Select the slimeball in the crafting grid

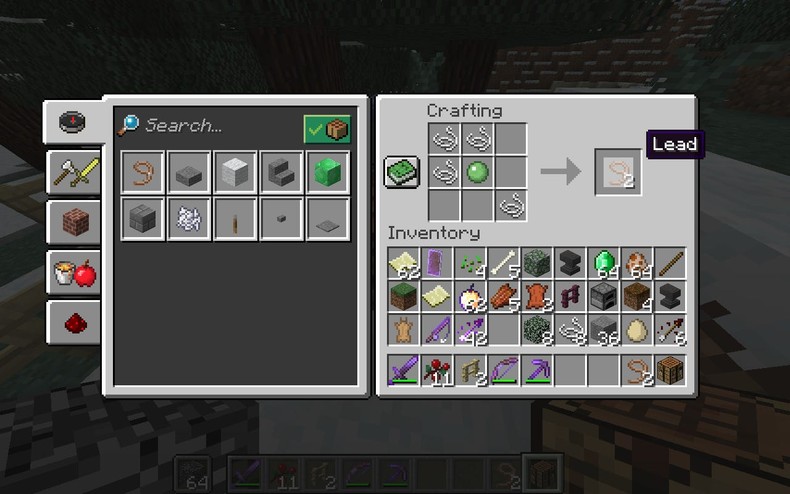[x=477, y=172]
